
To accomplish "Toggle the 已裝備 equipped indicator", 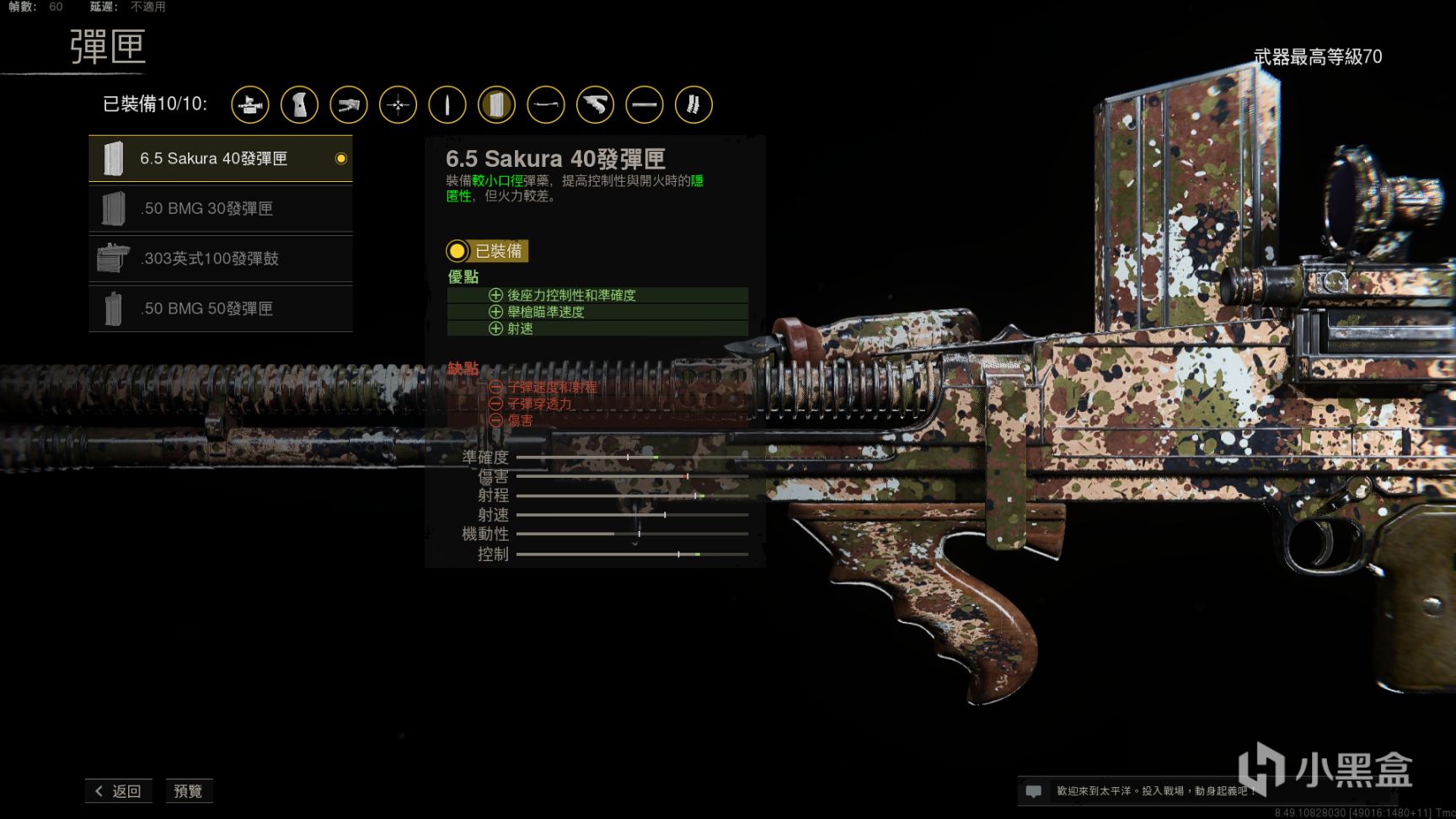I will pos(487,251).
